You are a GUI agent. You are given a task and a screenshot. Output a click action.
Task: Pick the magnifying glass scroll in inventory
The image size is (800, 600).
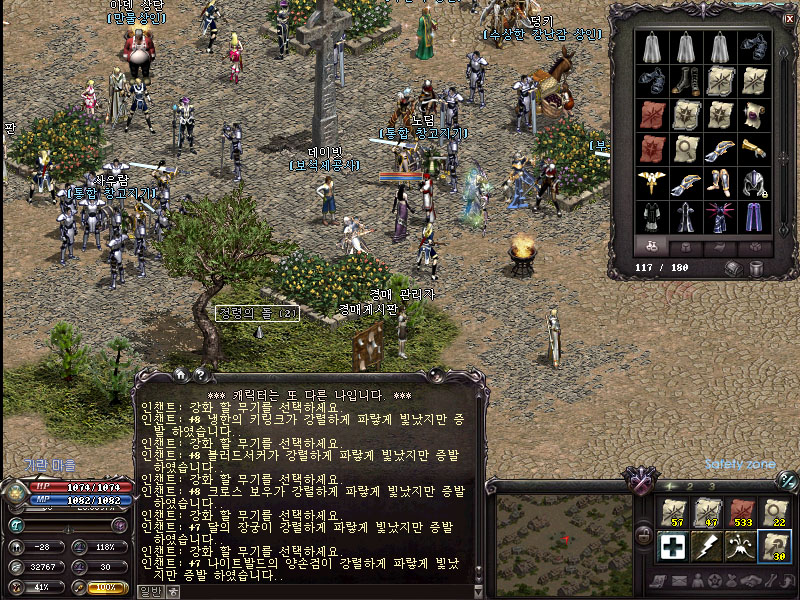tap(687, 149)
